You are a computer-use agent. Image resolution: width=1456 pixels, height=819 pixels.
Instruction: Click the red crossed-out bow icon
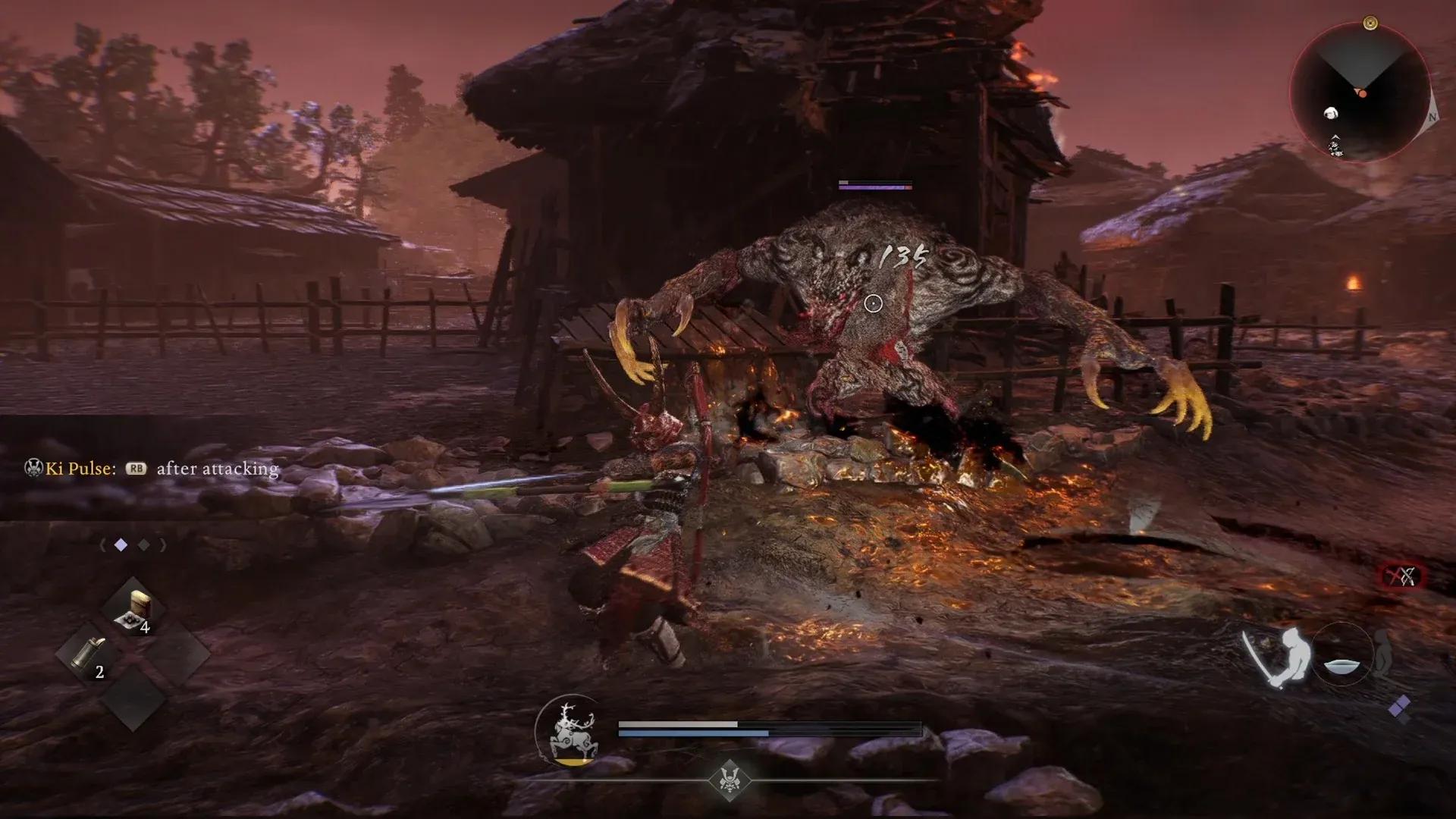(x=1401, y=577)
